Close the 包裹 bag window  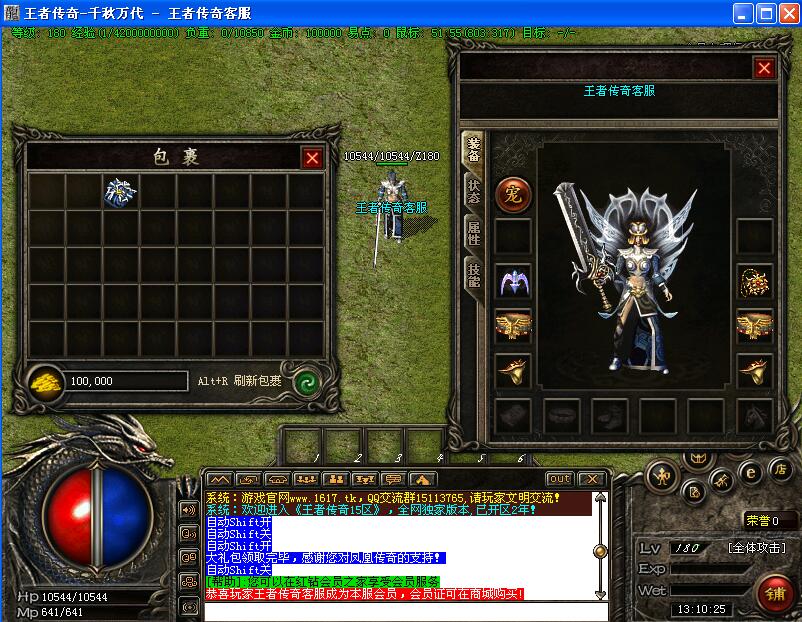[x=312, y=158]
